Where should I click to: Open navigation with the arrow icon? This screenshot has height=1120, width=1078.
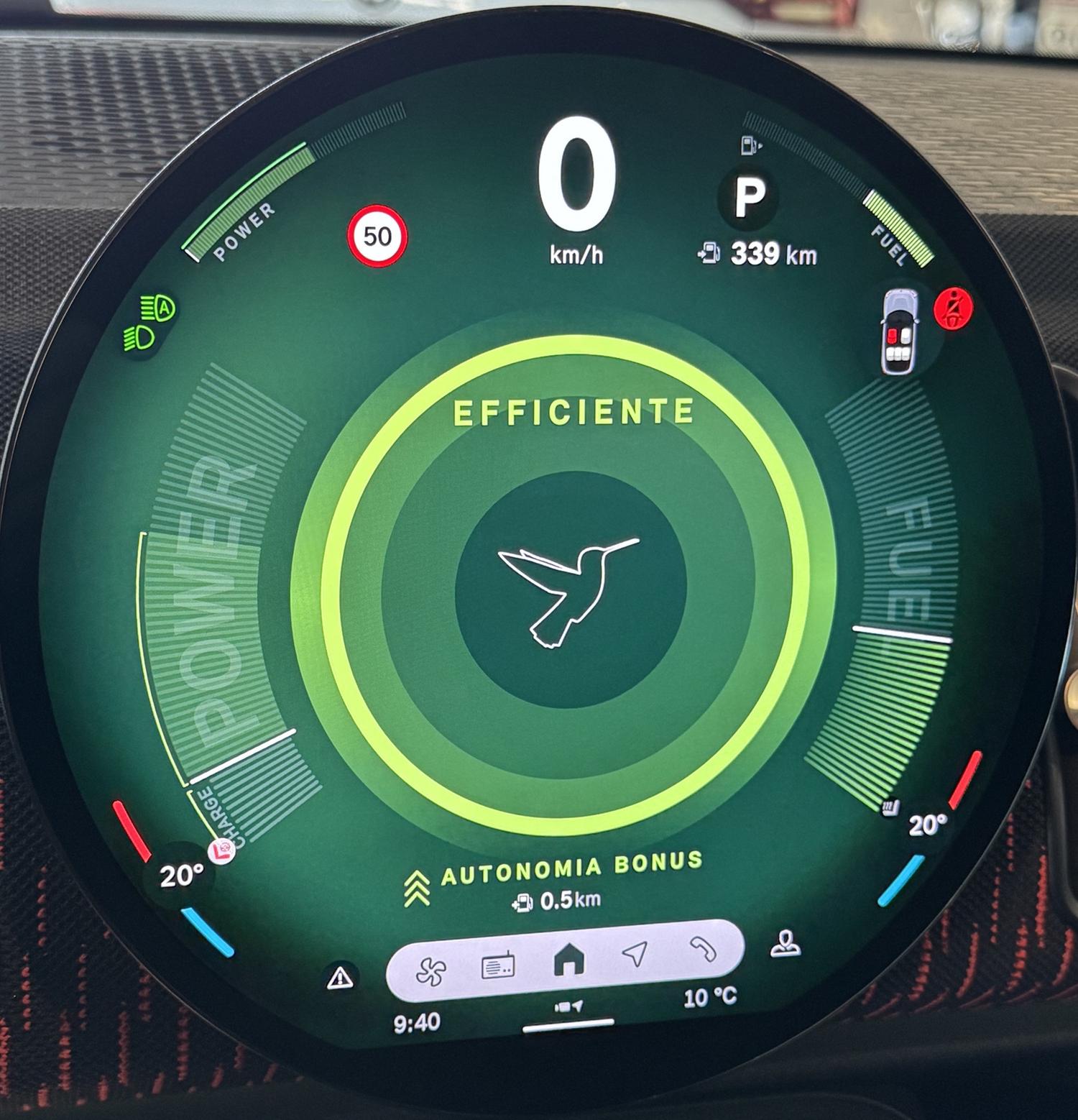click(635, 955)
